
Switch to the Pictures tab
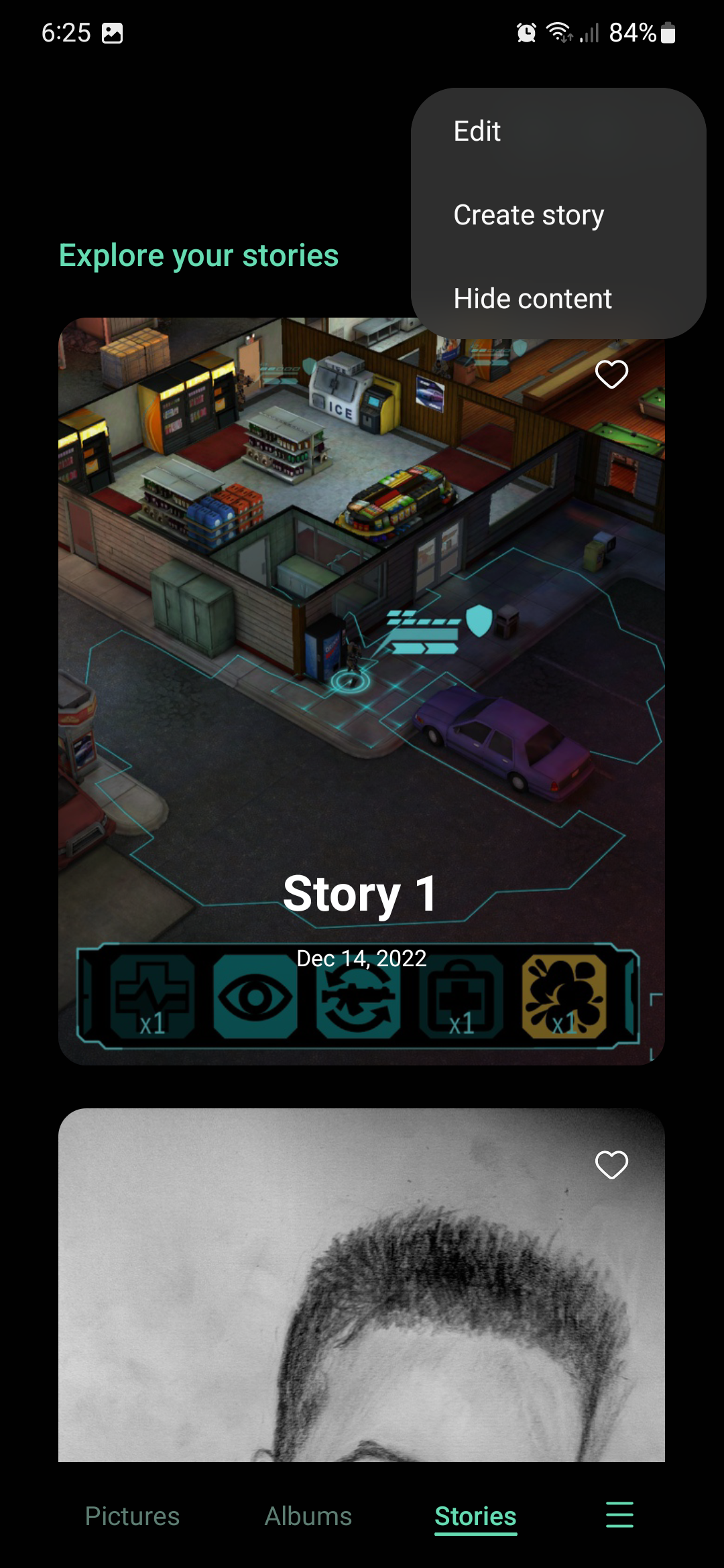click(x=132, y=1516)
